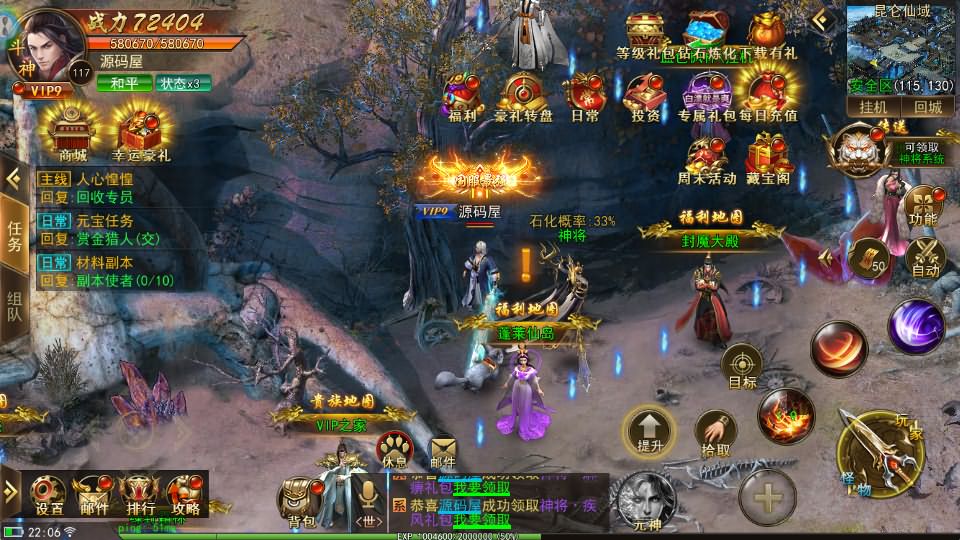Open the 幸运豪礼 lucky gift icon

point(141,130)
